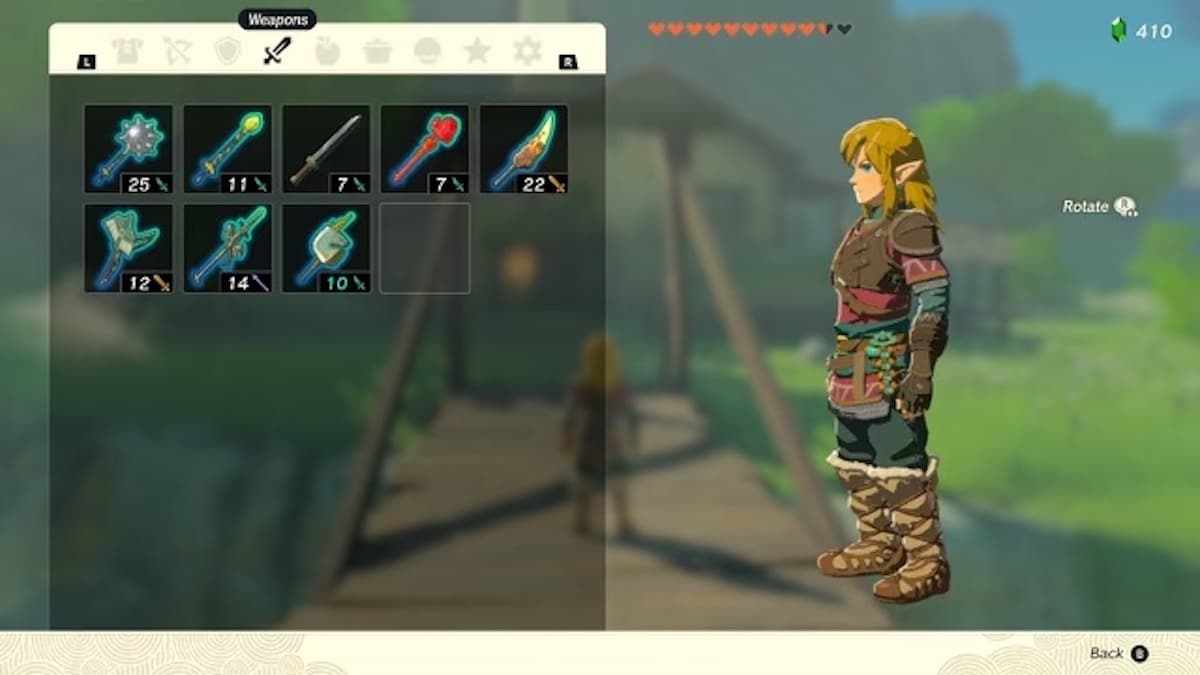Choose the two-handed weapon with 12 attack

[x=128, y=248]
